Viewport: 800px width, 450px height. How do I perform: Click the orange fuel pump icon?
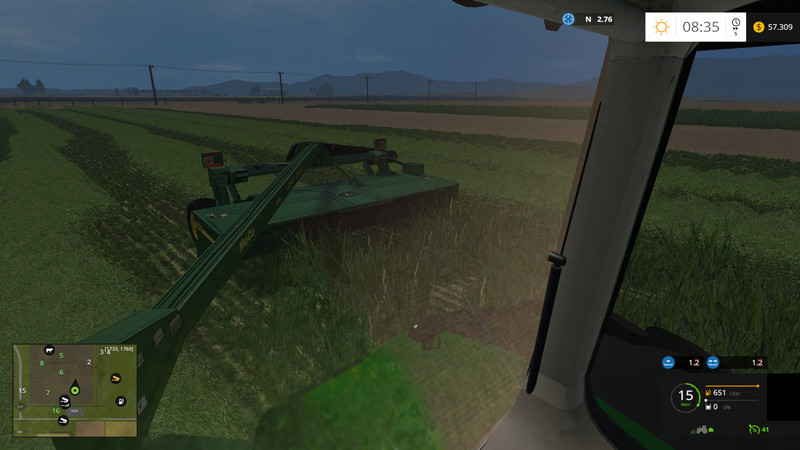tap(709, 393)
